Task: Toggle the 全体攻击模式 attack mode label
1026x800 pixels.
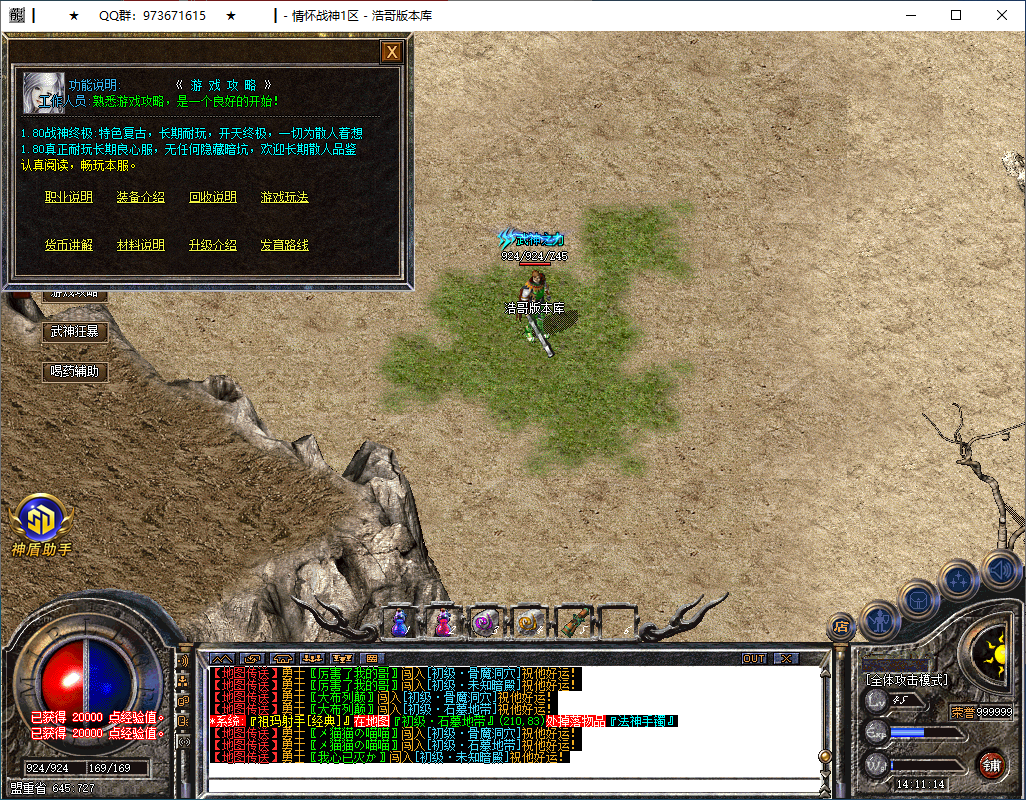Action: click(906, 680)
